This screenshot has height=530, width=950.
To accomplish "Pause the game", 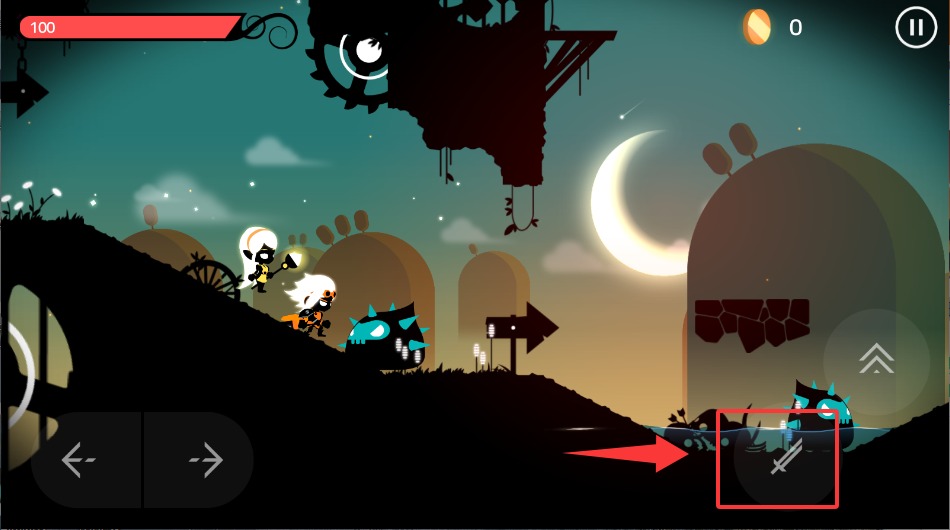I will (915, 27).
